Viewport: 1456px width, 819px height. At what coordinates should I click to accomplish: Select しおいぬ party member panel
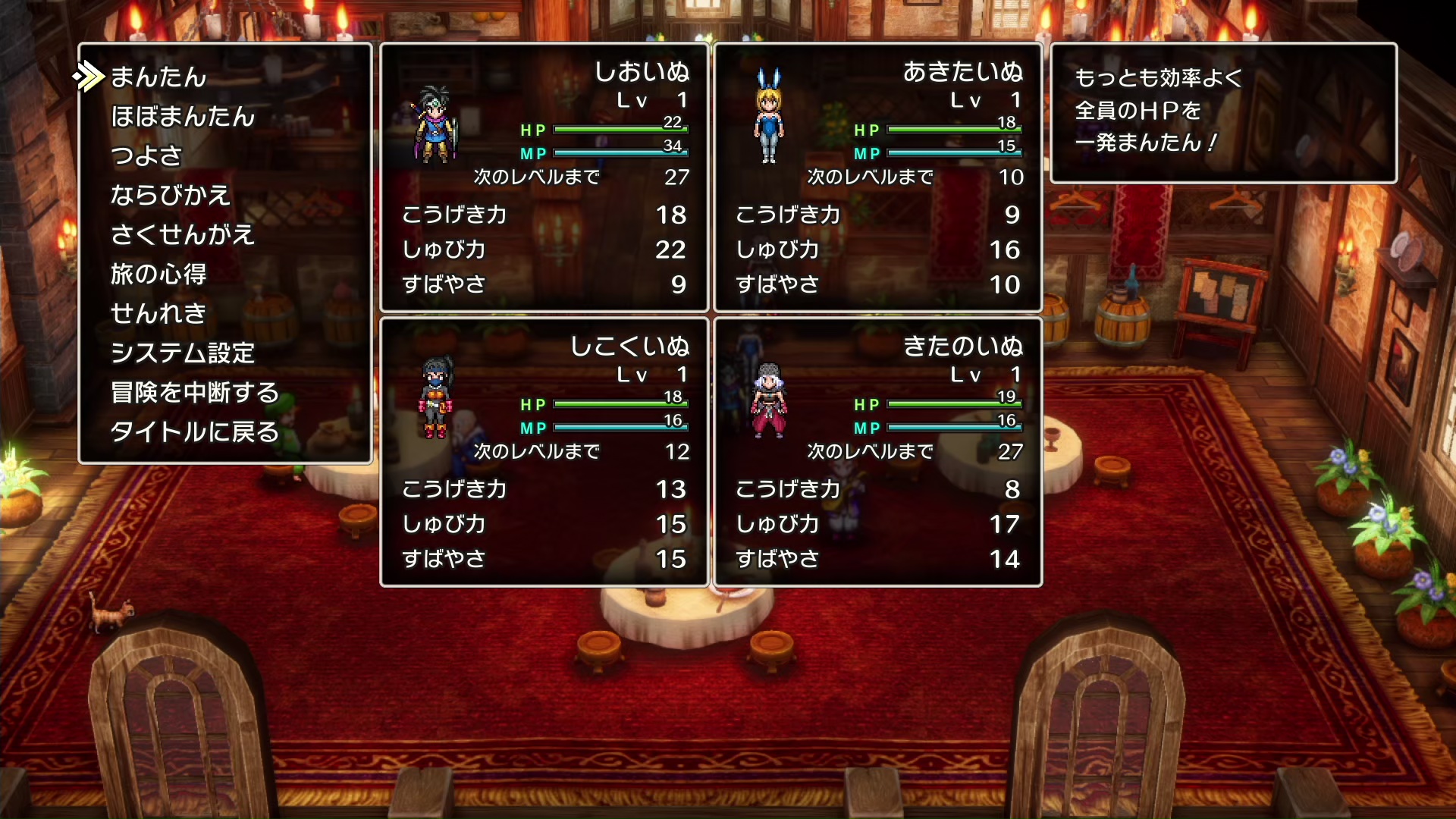tap(544, 177)
